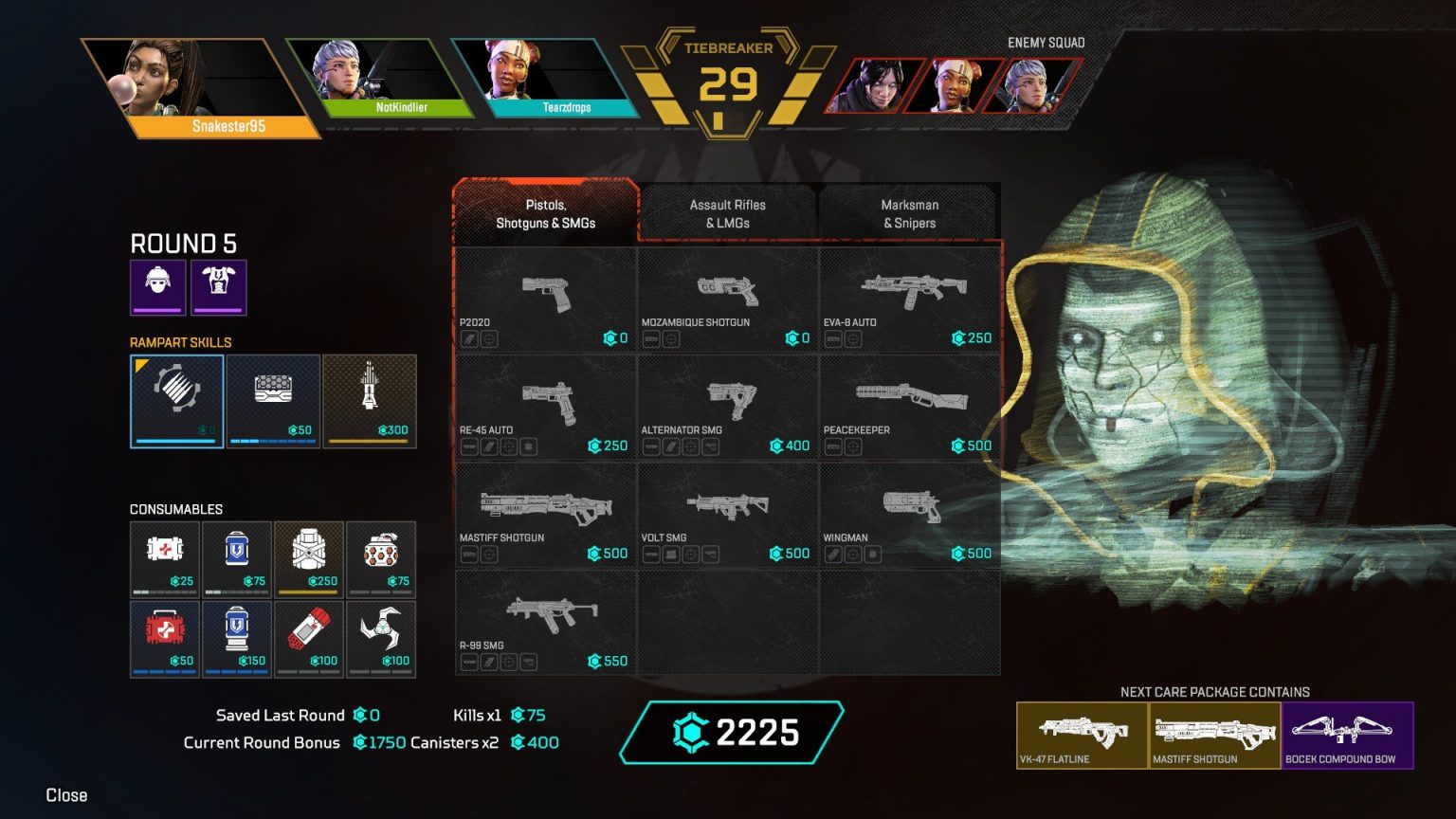Image resolution: width=1456 pixels, height=819 pixels.
Task: Click the Close button
Action: [x=65, y=795]
